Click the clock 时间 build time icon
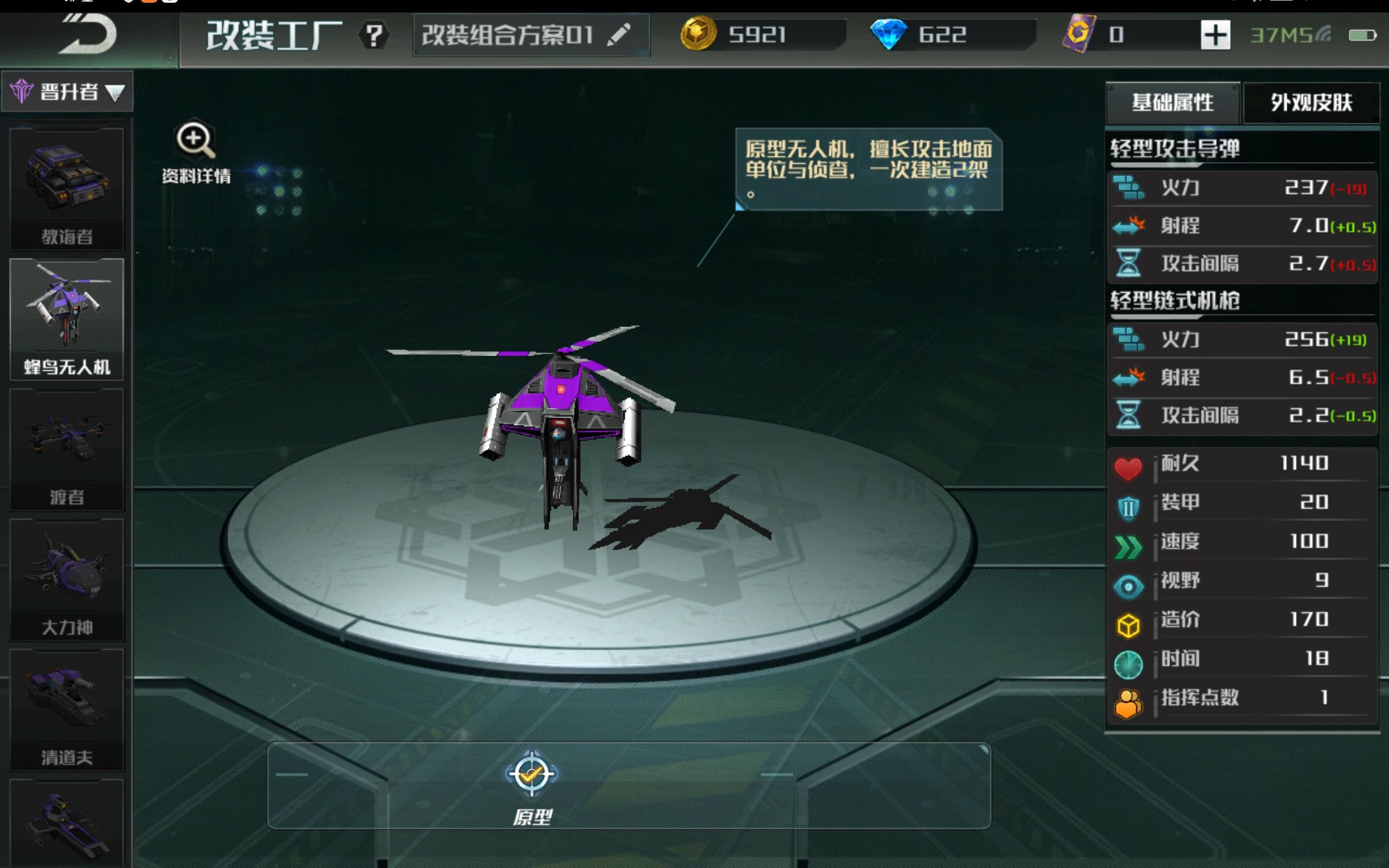Image resolution: width=1389 pixels, height=868 pixels. [x=1128, y=664]
